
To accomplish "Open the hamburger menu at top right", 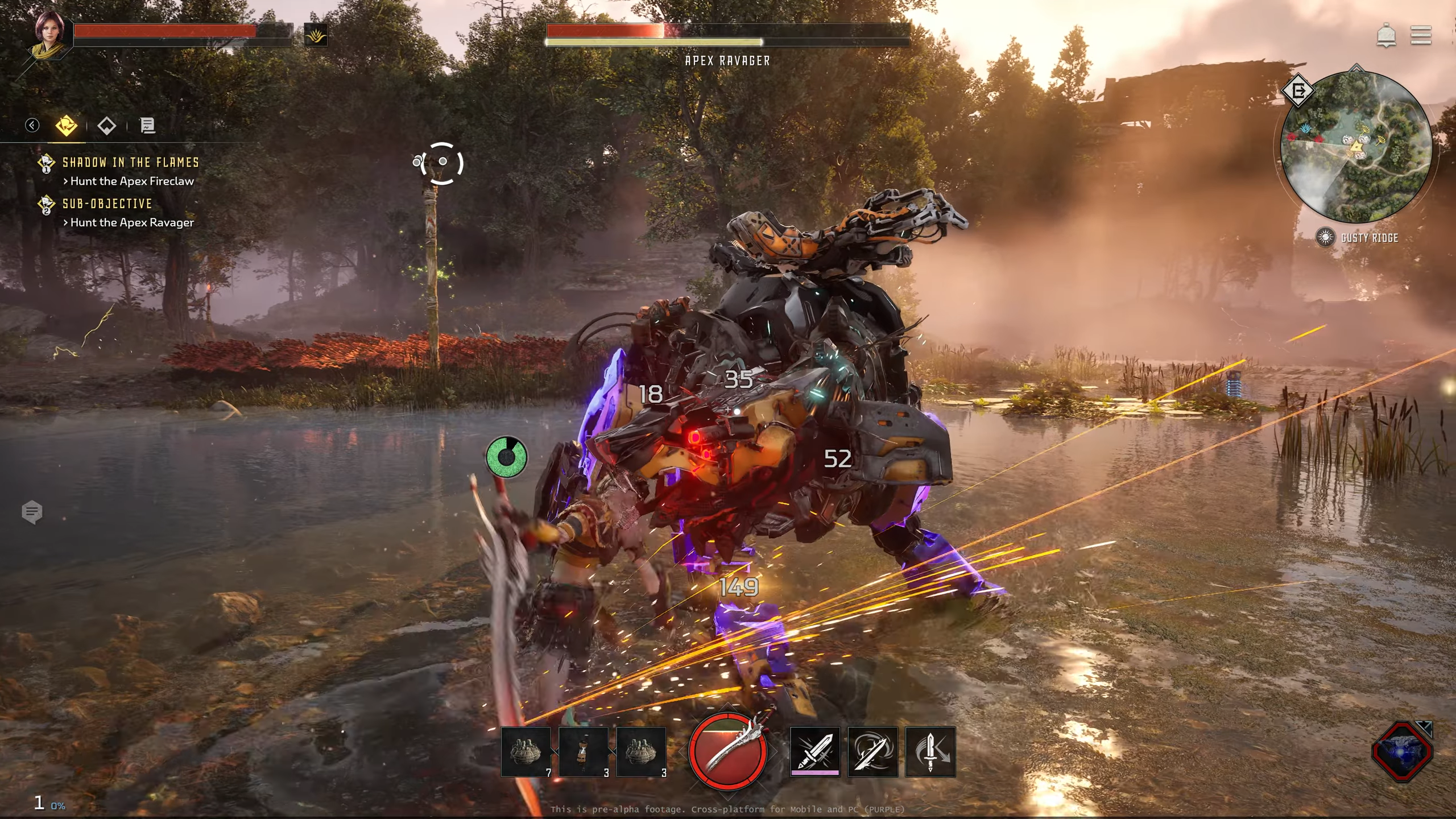I will click(1420, 36).
